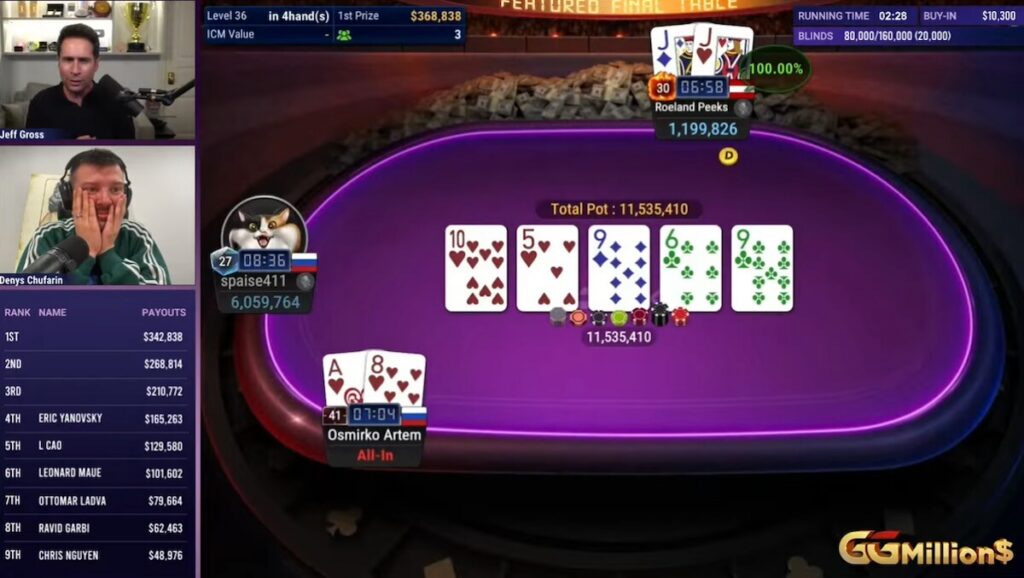Viewport: 1024px width, 578px height.
Task: Choose the Ottomar Ladva payout row
Action: point(97,501)
